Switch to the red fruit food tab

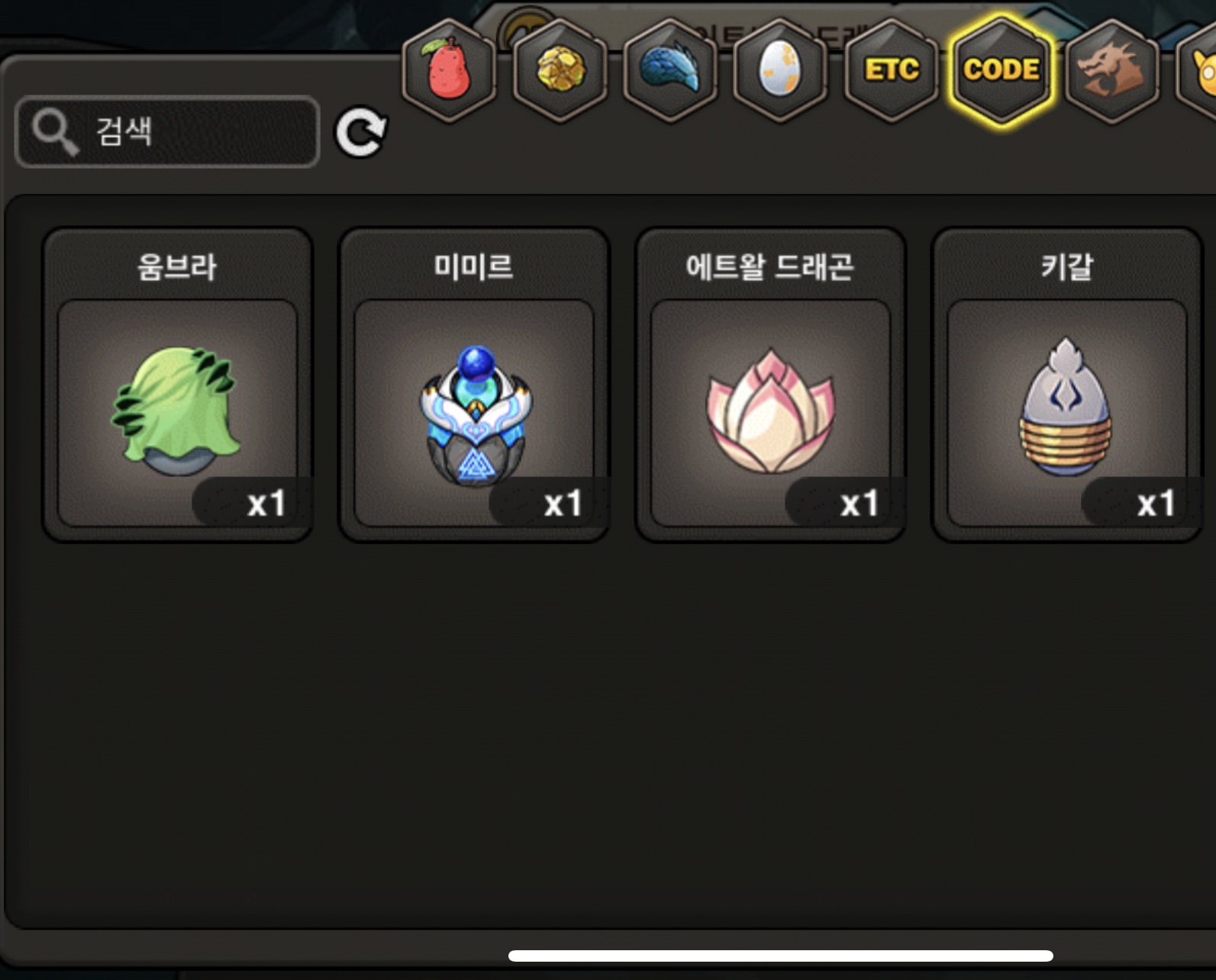pos(449,70)
